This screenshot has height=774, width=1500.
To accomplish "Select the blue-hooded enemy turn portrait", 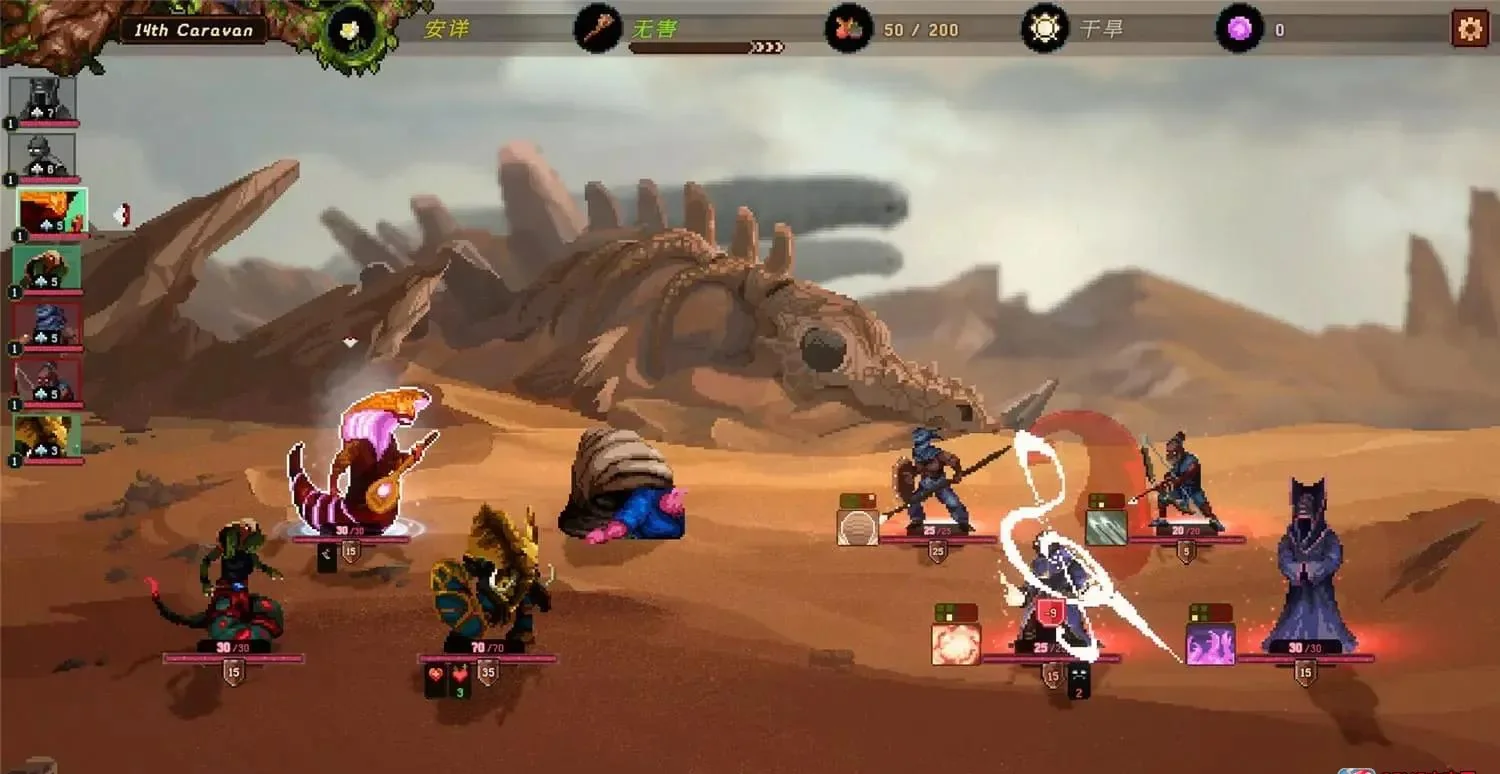I will [x=46, y=325].
